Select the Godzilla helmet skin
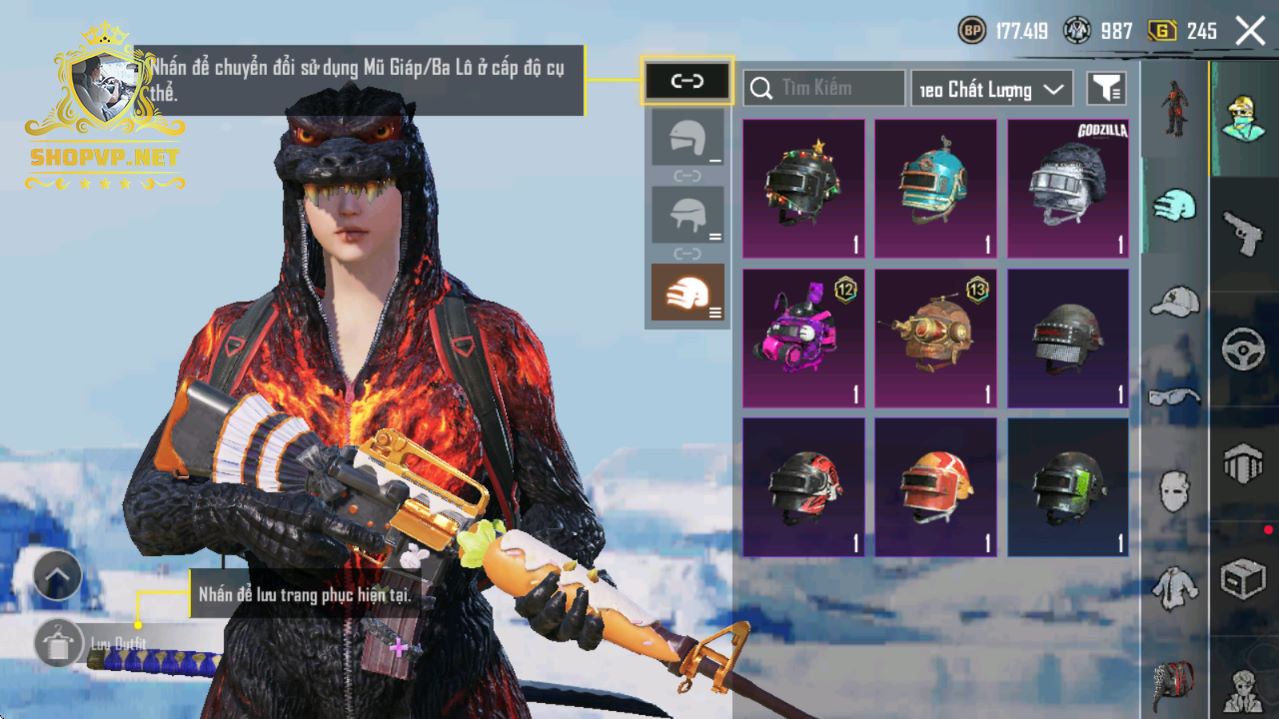This screenshot has height=719, width=1279. point(1068,189)
